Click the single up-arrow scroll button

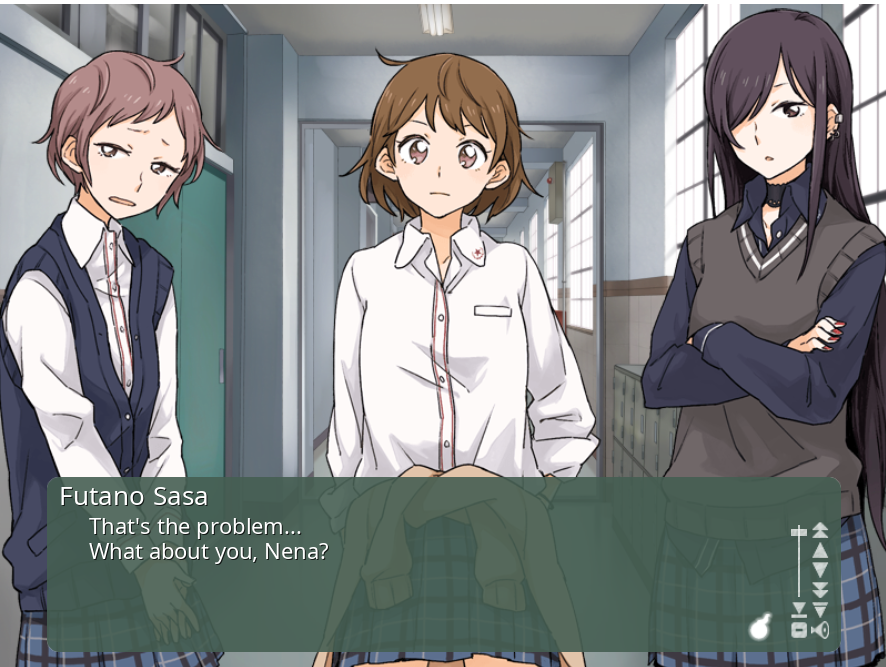[x=820, y=549]
